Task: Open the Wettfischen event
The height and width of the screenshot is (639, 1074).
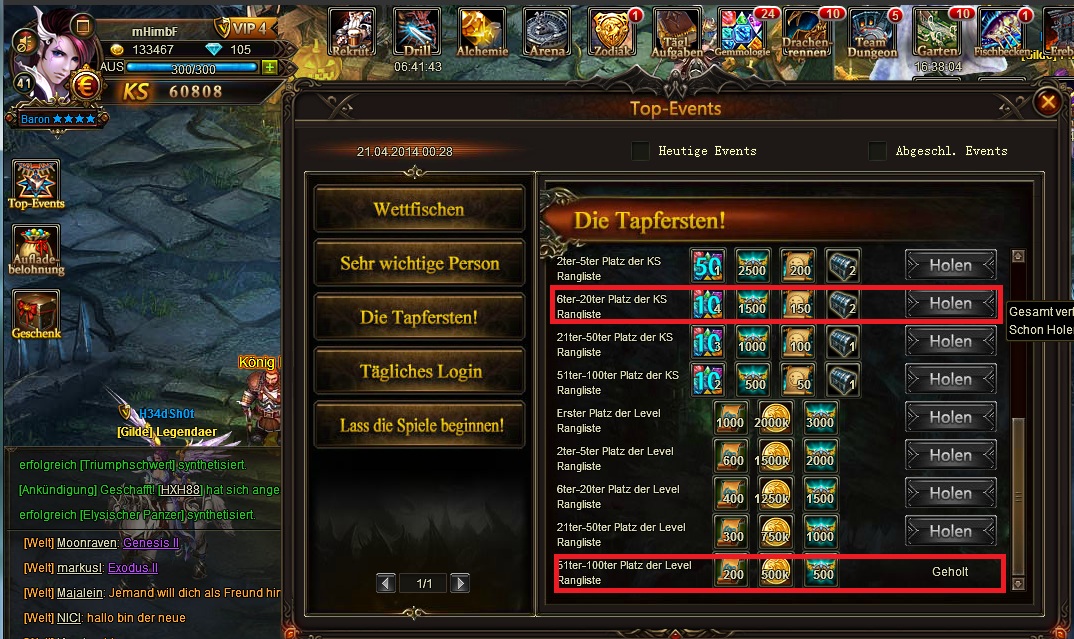Action: click(419, 210)
